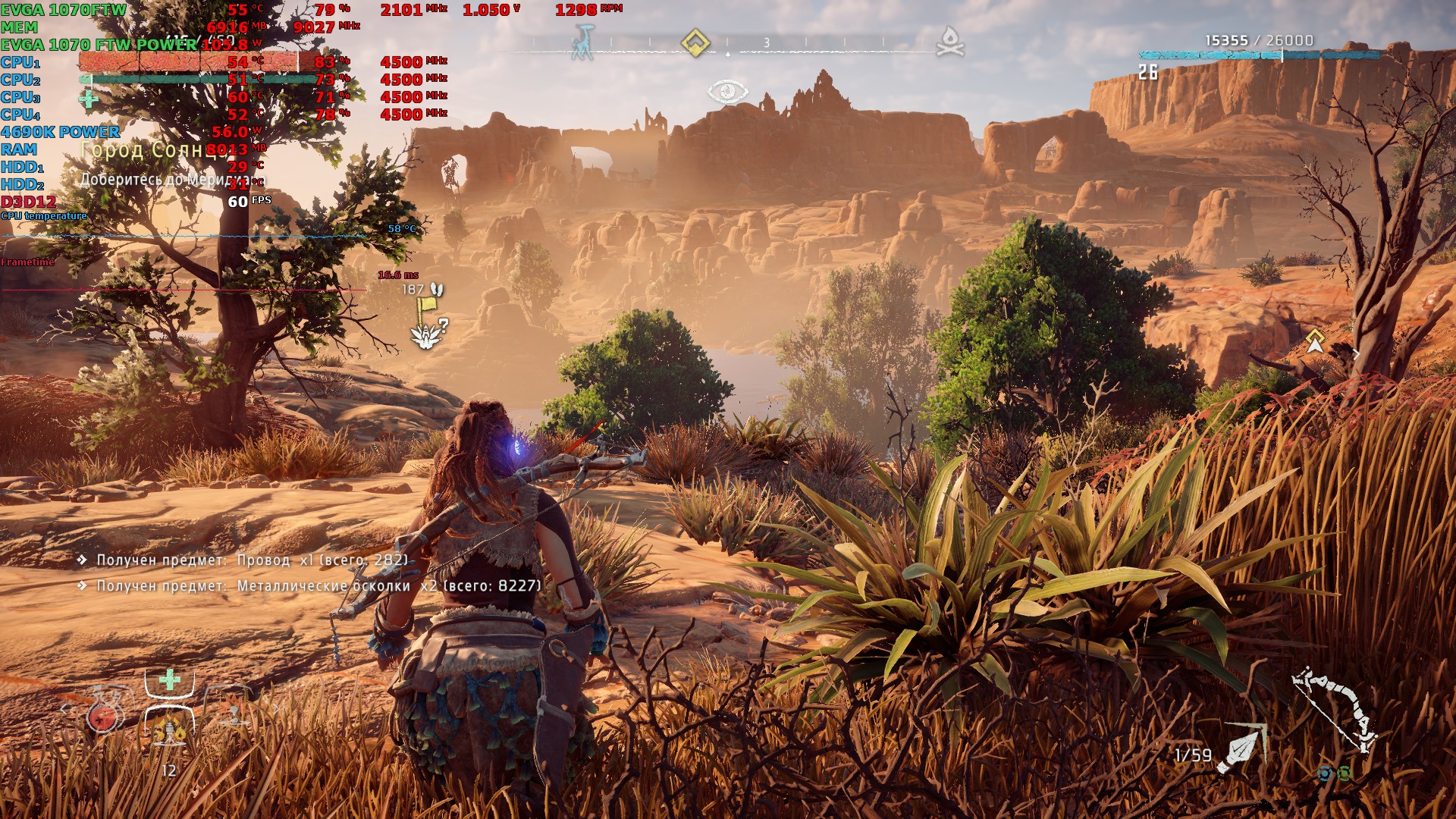Screen dimensions: 1456x819
Task: Select the yellow diamond quest marker on compass
Action: 695,42
